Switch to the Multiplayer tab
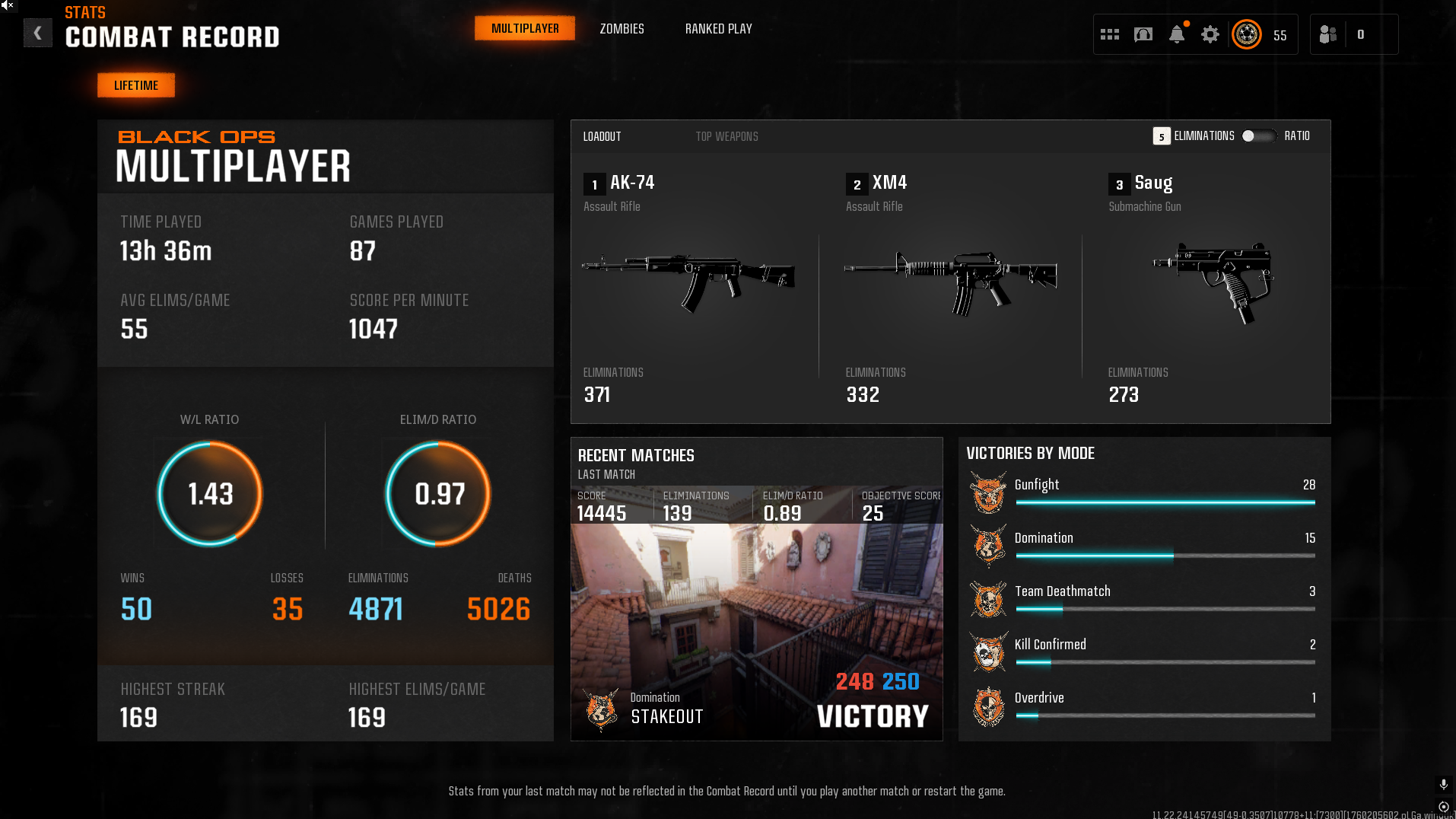The width and height of the screenshot is (1456, 819). click(525, 29)
